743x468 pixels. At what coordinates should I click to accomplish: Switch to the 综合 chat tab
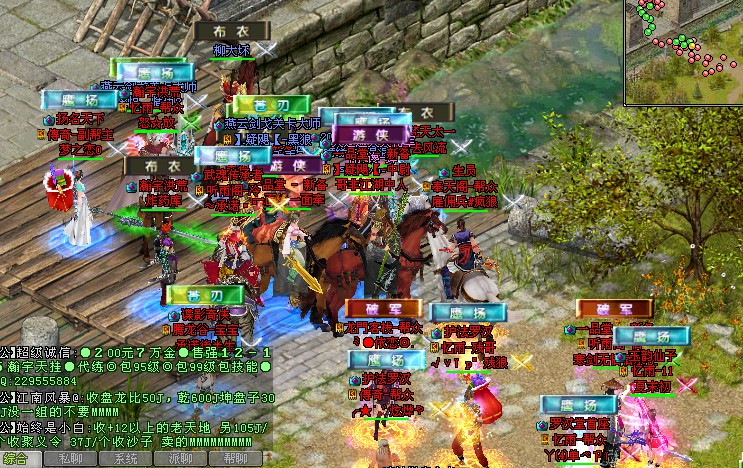click(x=16, y=459)
